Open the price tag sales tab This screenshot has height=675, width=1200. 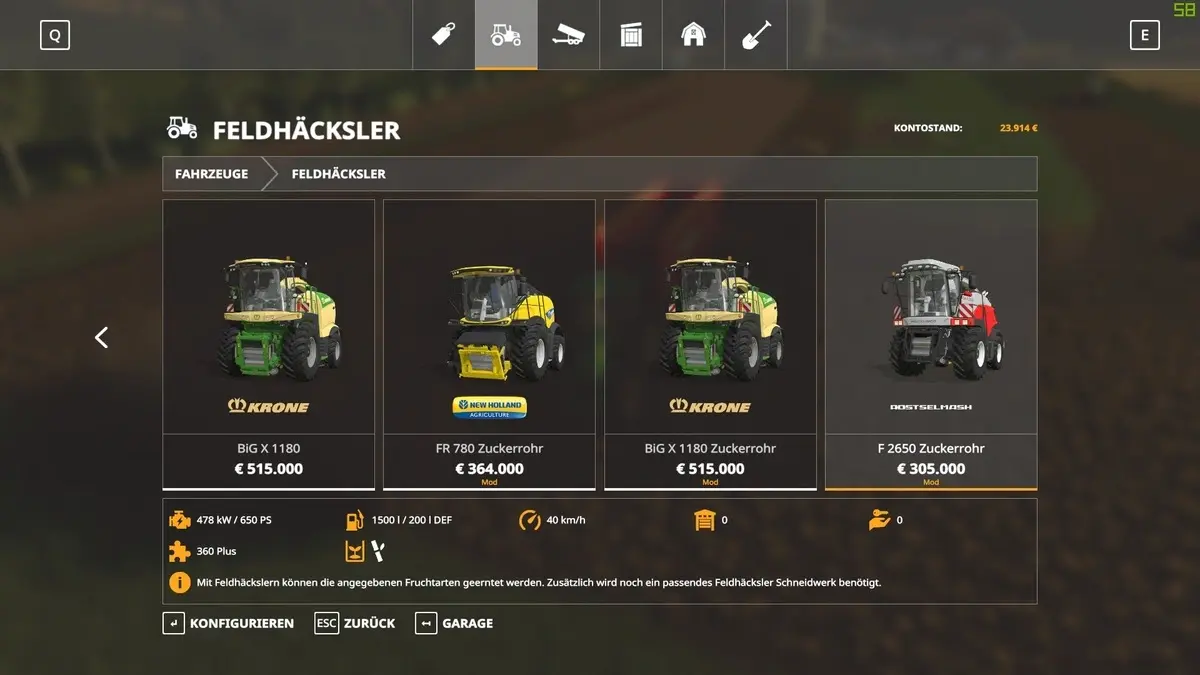[x=444, y=35]
